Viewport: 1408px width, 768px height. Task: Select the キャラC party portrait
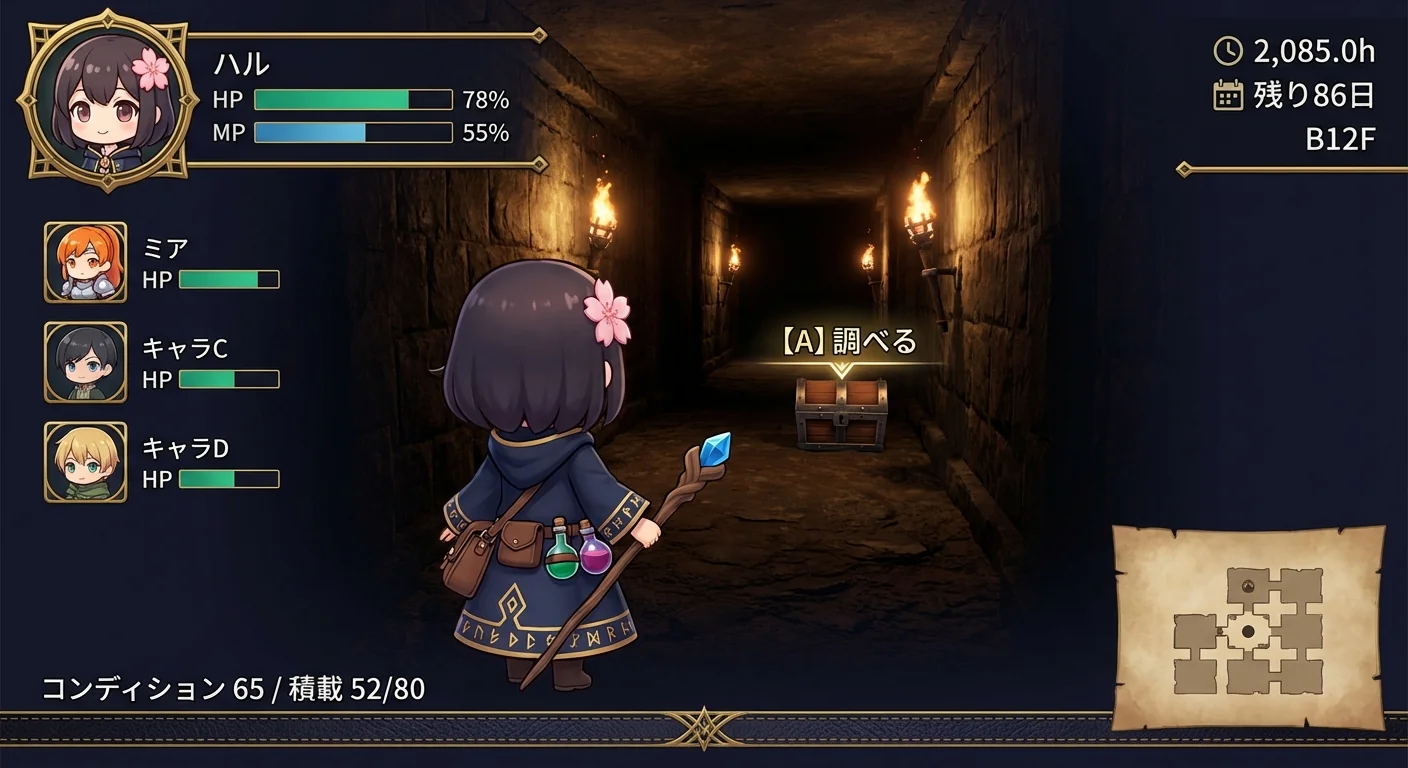coord(86,362)
